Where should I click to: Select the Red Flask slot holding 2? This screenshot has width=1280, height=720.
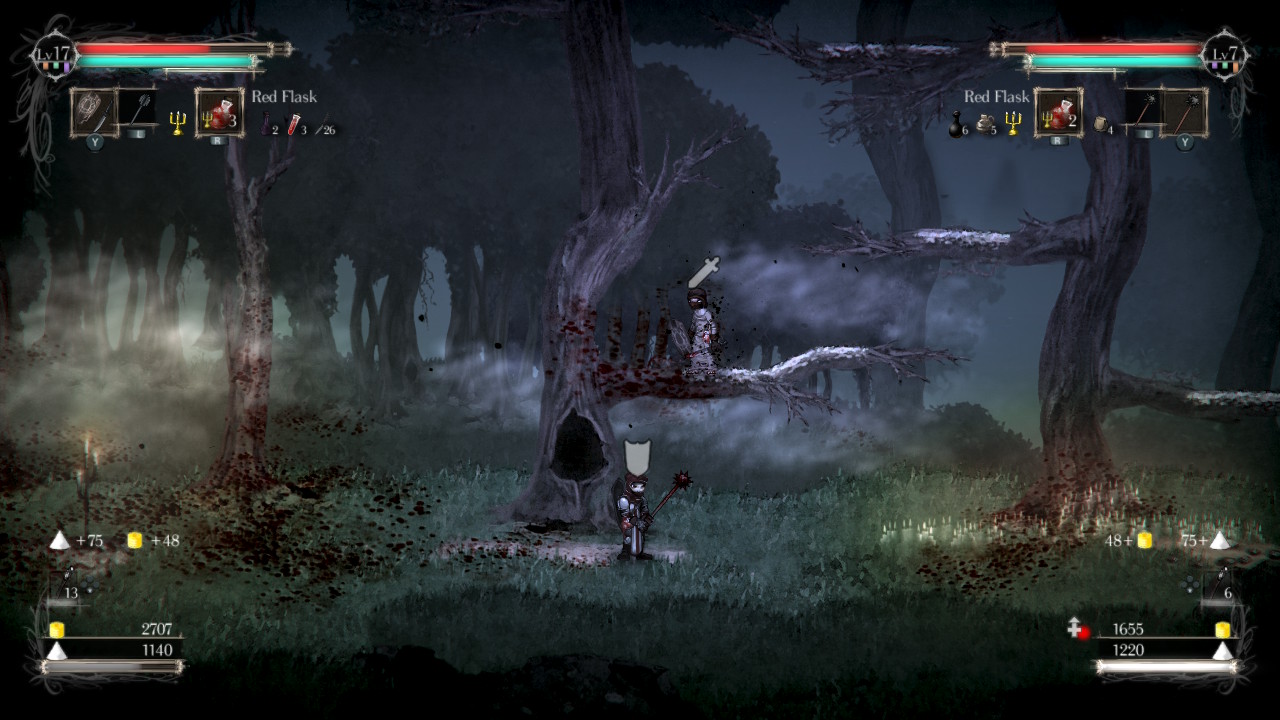tap(1059, 112)
